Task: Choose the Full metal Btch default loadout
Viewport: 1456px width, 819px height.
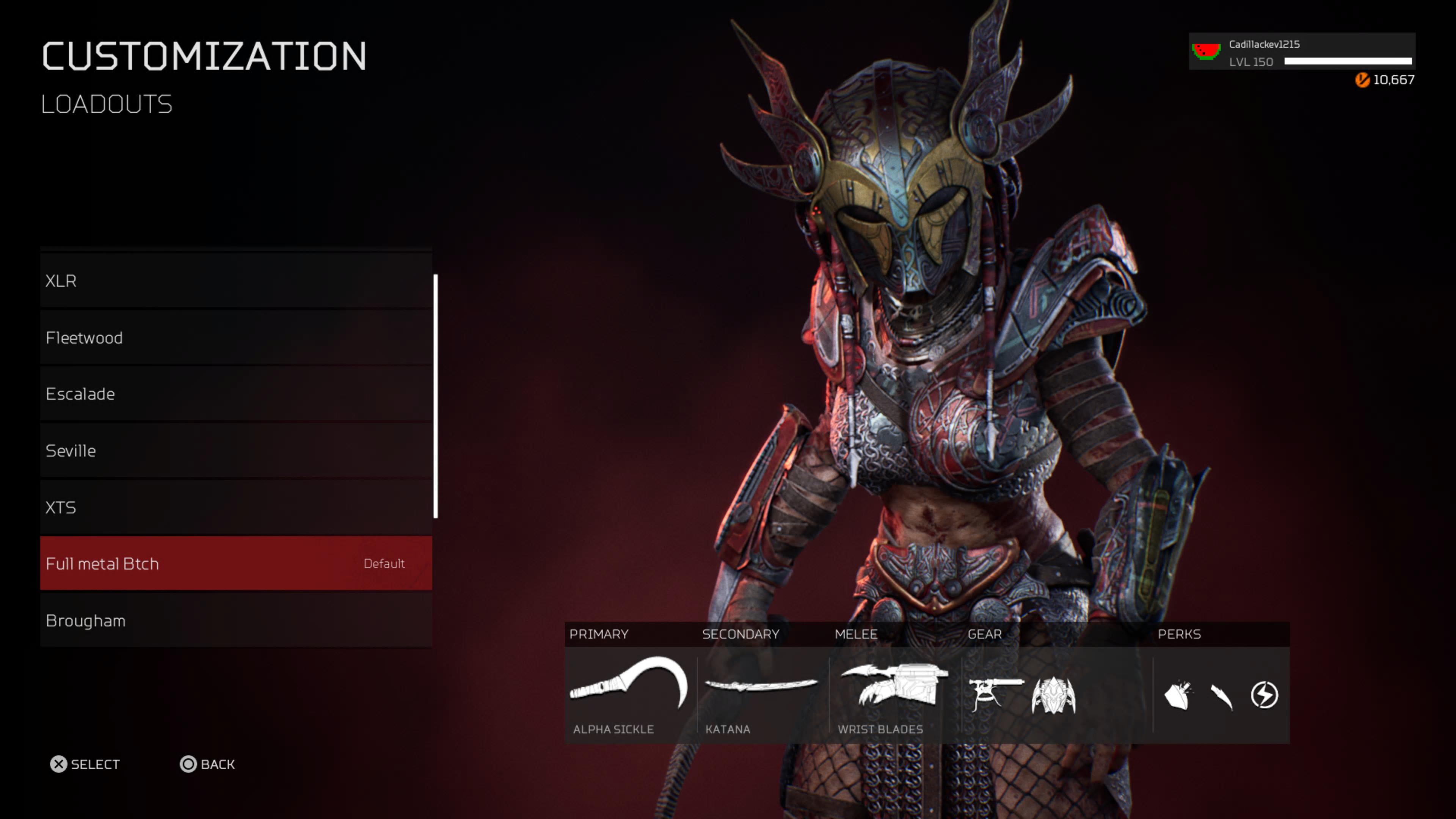Action: coord(236,563)
